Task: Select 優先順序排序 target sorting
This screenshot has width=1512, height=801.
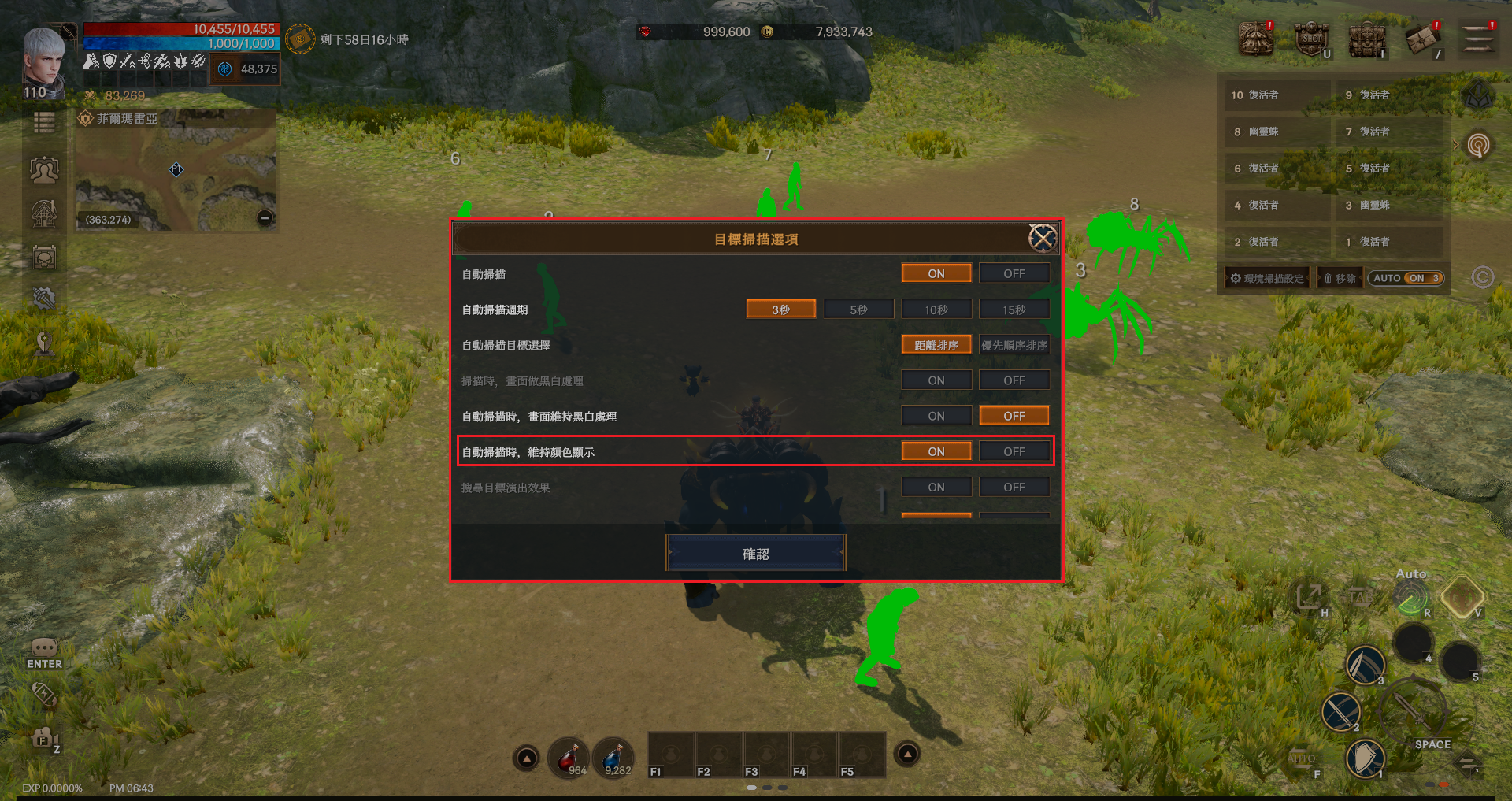Action: [1014, 345]
